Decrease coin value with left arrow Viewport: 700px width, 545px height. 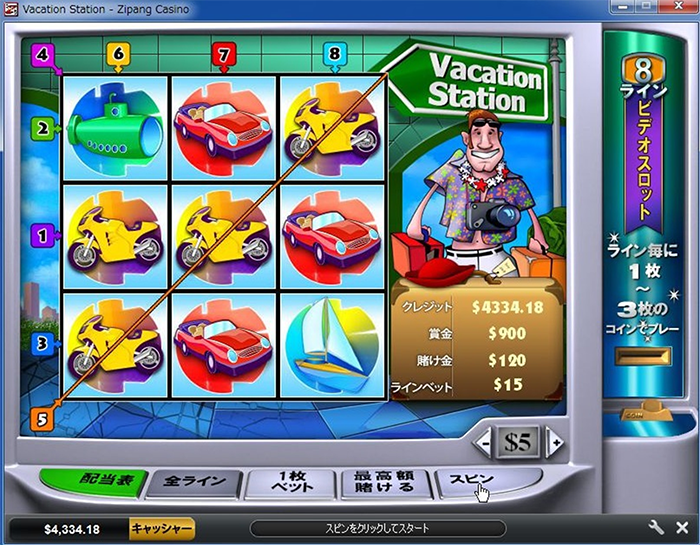pyautogui.click(x=482, y=440)
